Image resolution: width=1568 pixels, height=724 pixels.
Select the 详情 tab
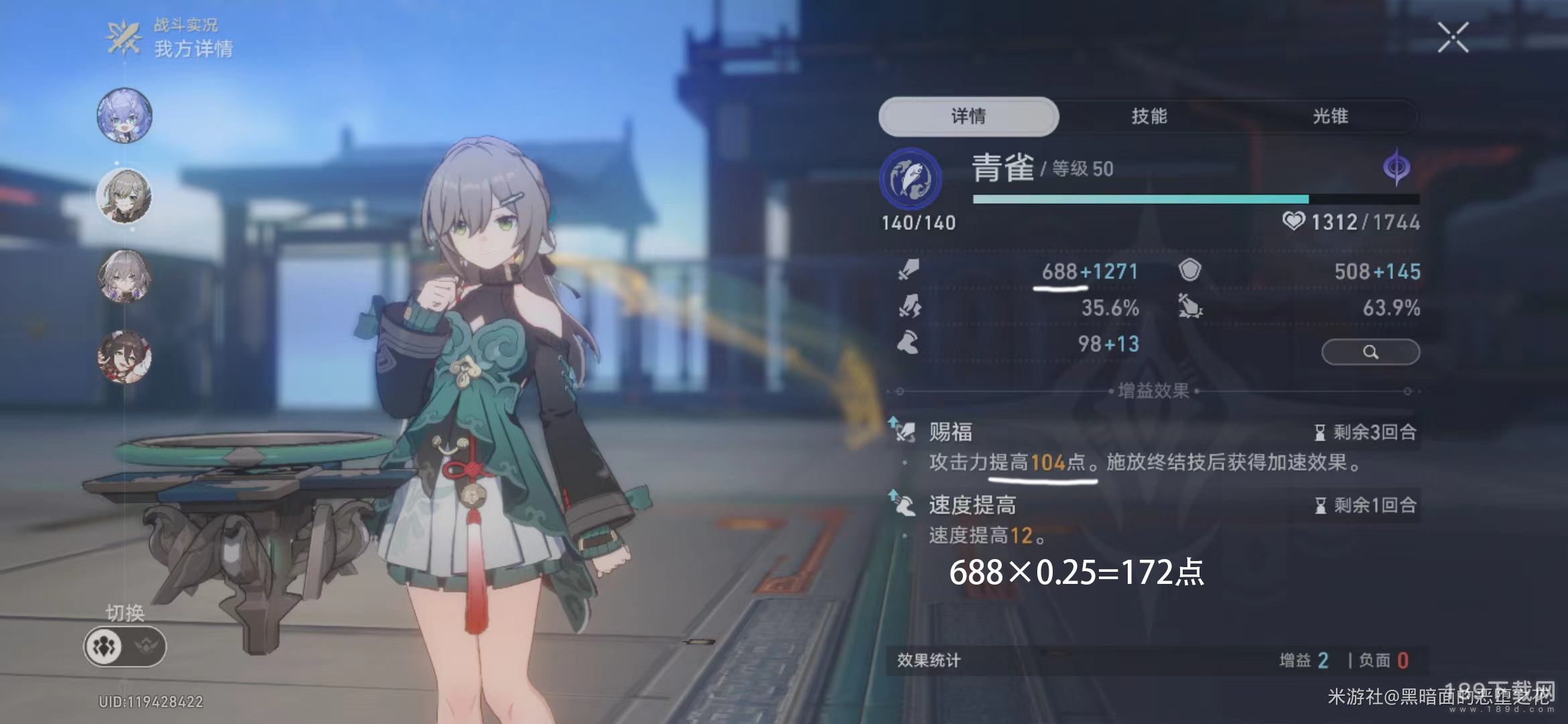(x=968, y=117)
